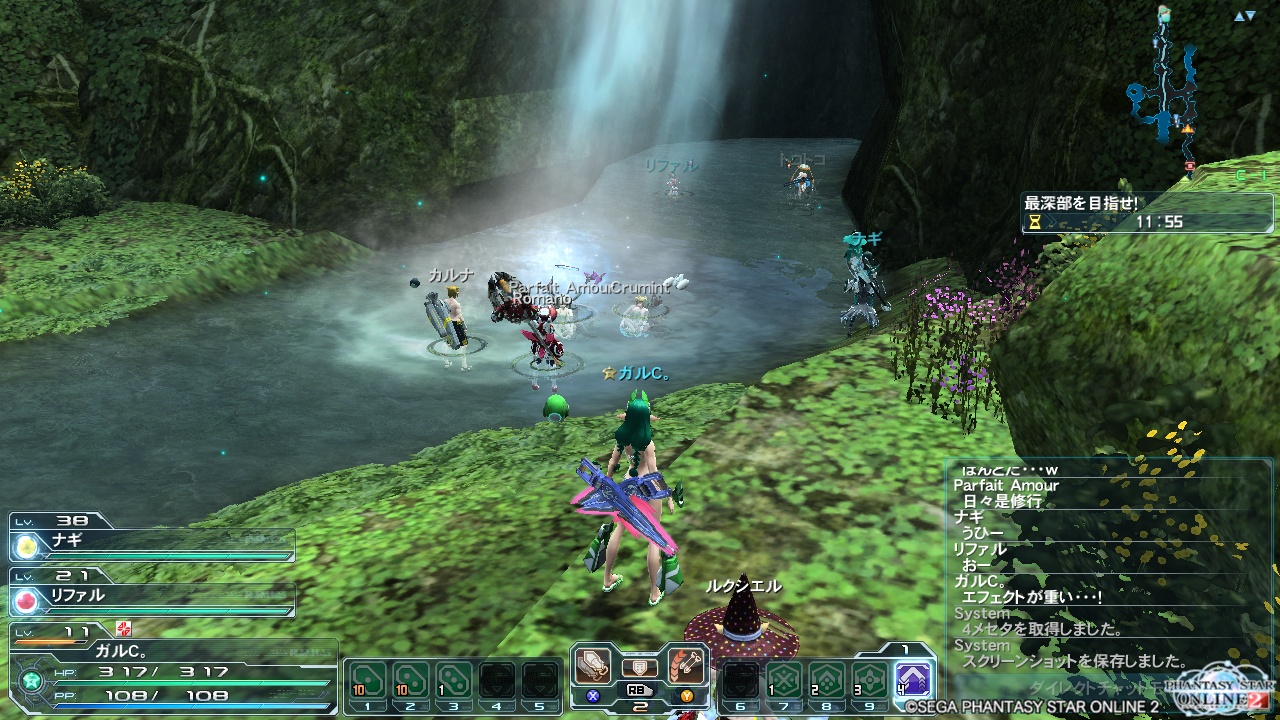Click the orange triangle marker on minimap
The image size is (1280, 720).
pyautogui.click(x=1188, y=129)
